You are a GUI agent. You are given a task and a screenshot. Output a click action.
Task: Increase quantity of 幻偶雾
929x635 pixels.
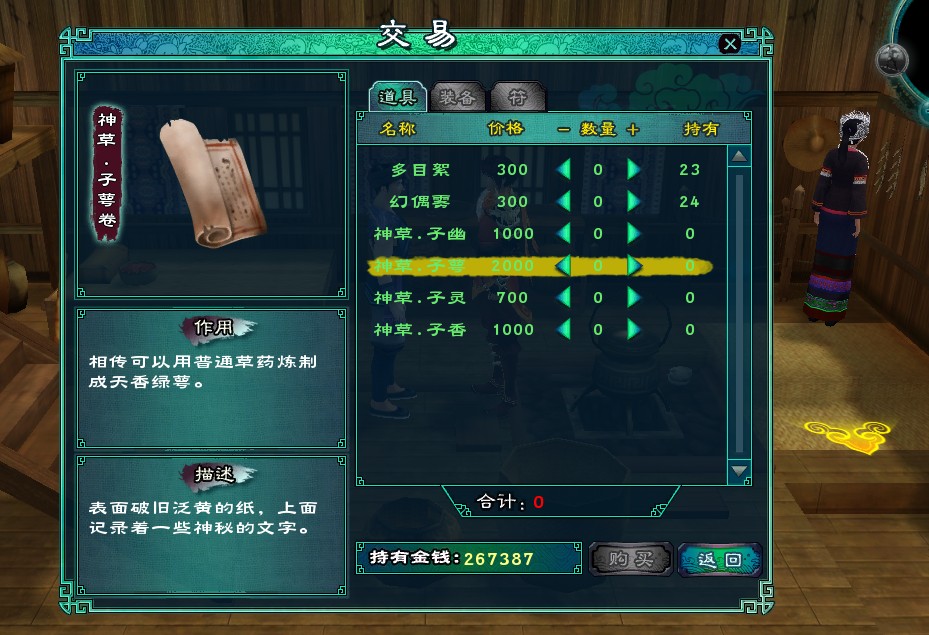(x=633, y=202)
